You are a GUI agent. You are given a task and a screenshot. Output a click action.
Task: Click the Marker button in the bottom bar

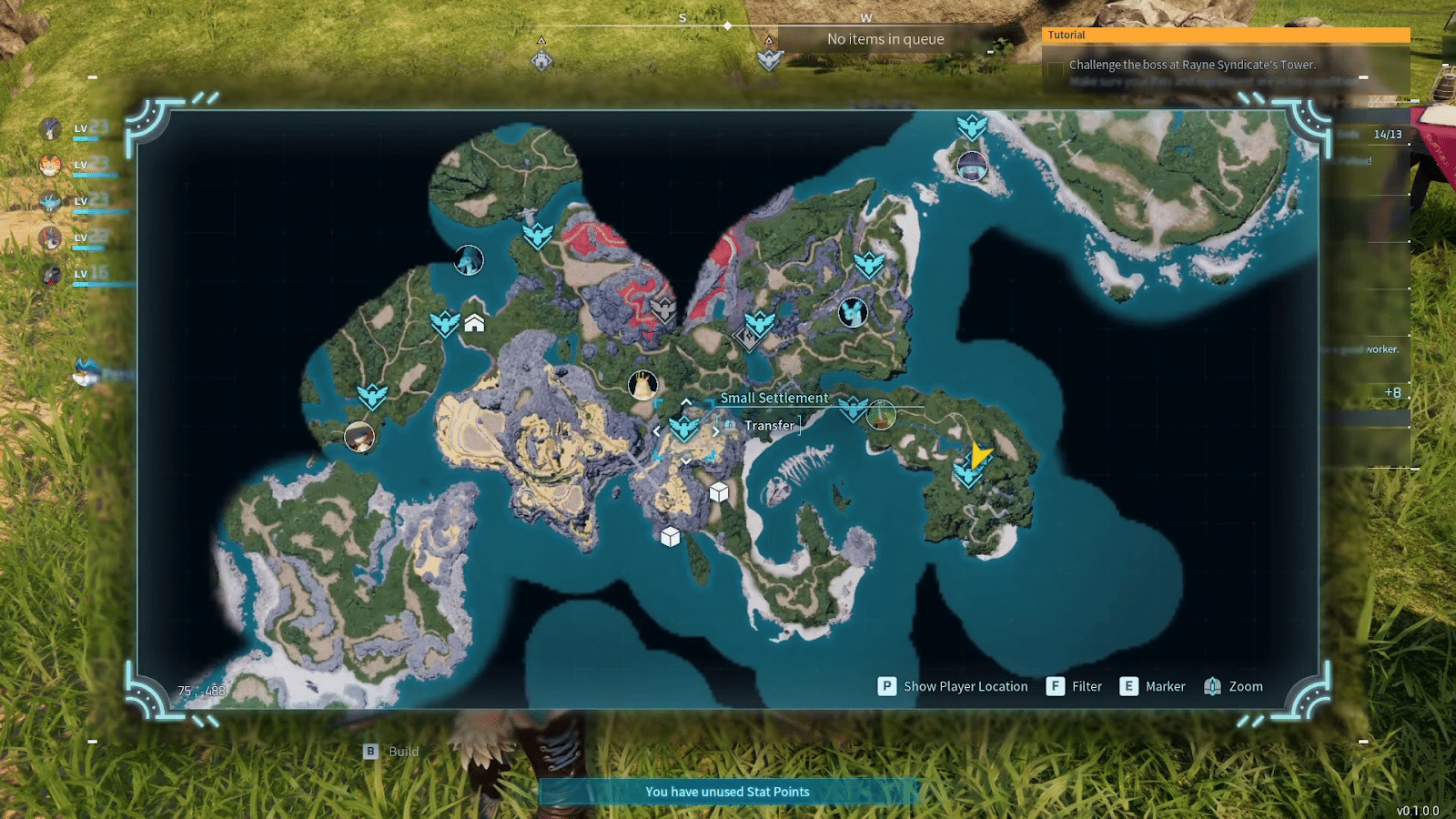pyautogui.click(x=1154, y=686)
